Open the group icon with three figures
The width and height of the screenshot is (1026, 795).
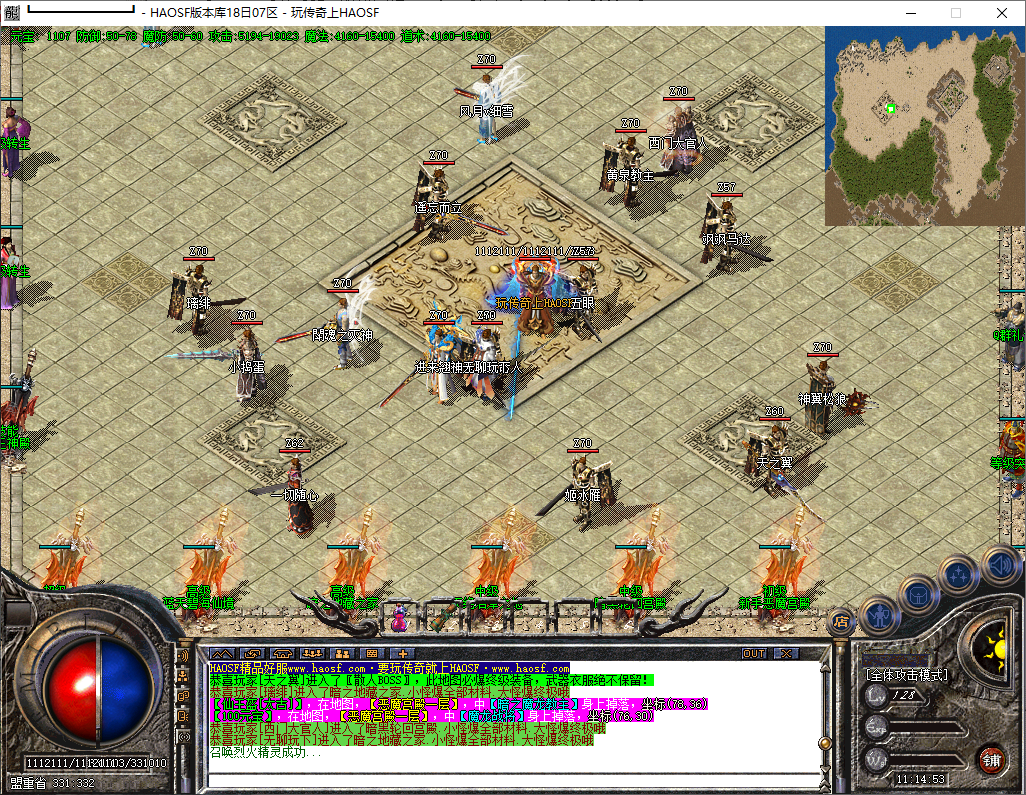311,654
